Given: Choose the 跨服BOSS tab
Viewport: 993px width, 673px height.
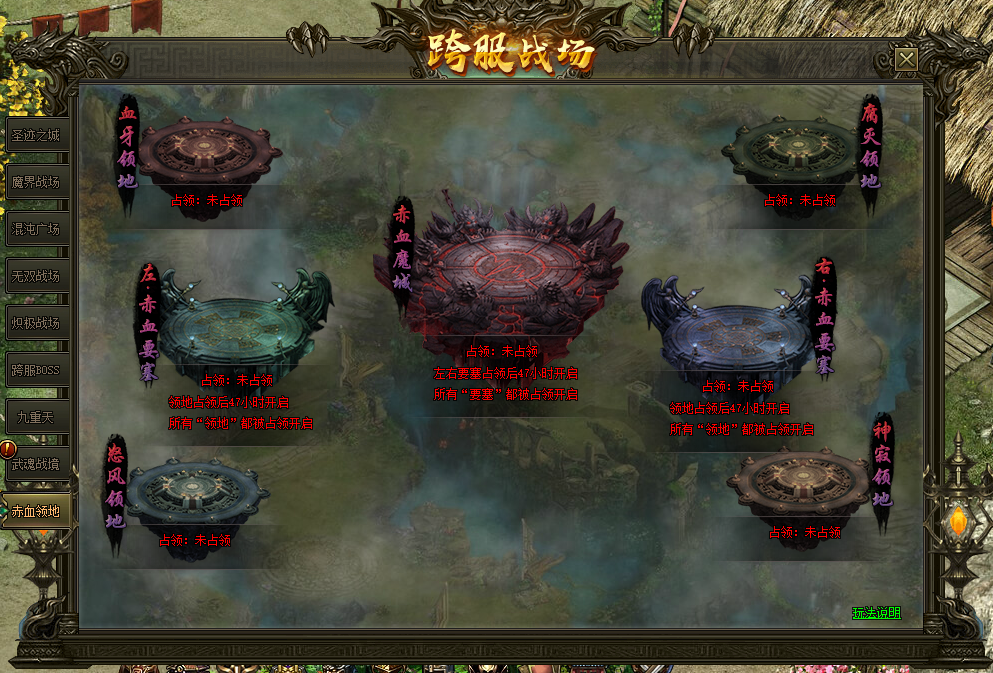Looking at the screenshot, I should point(37,370).
